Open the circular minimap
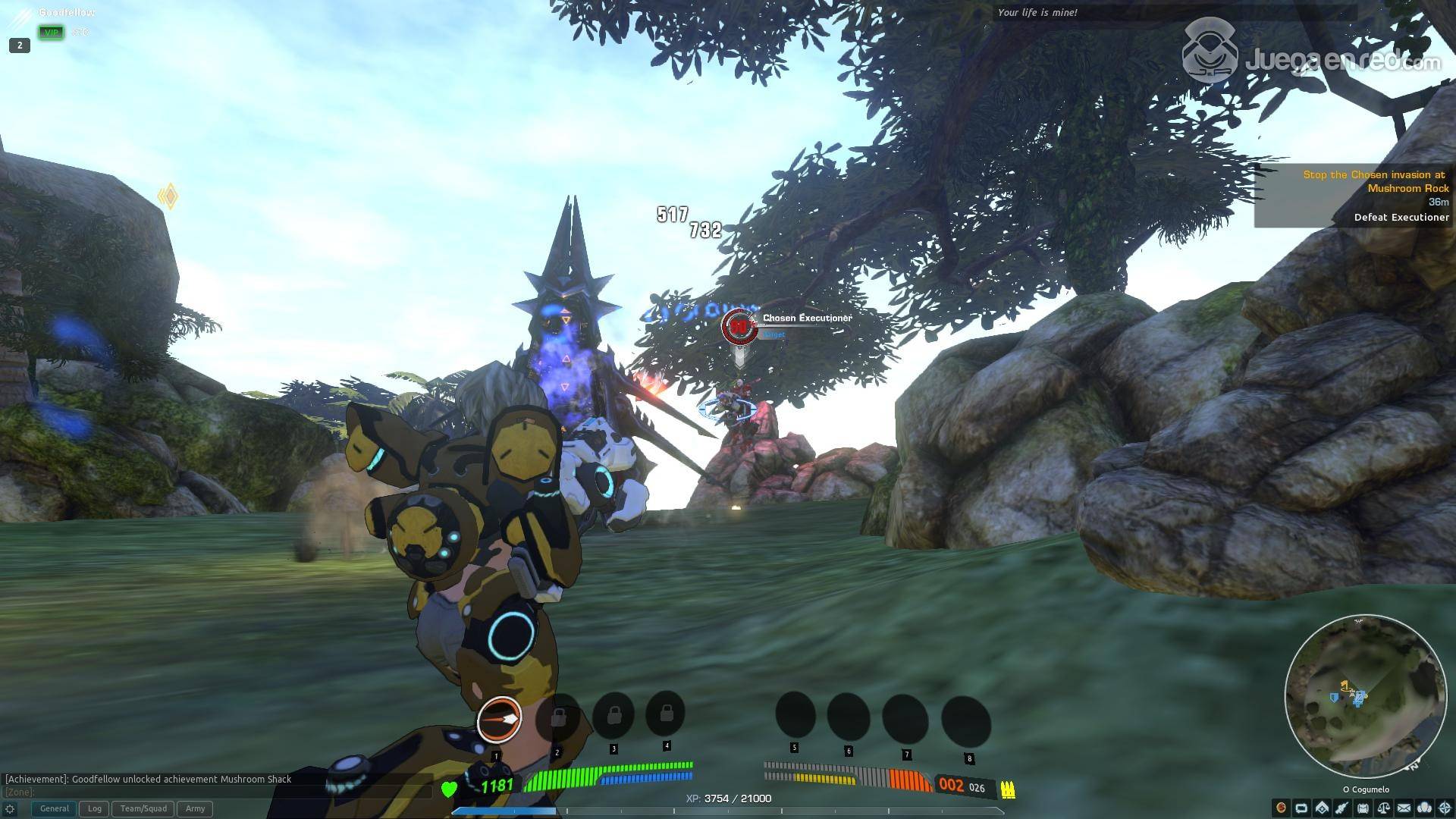1456x819 pixels. click(1365, 696)
